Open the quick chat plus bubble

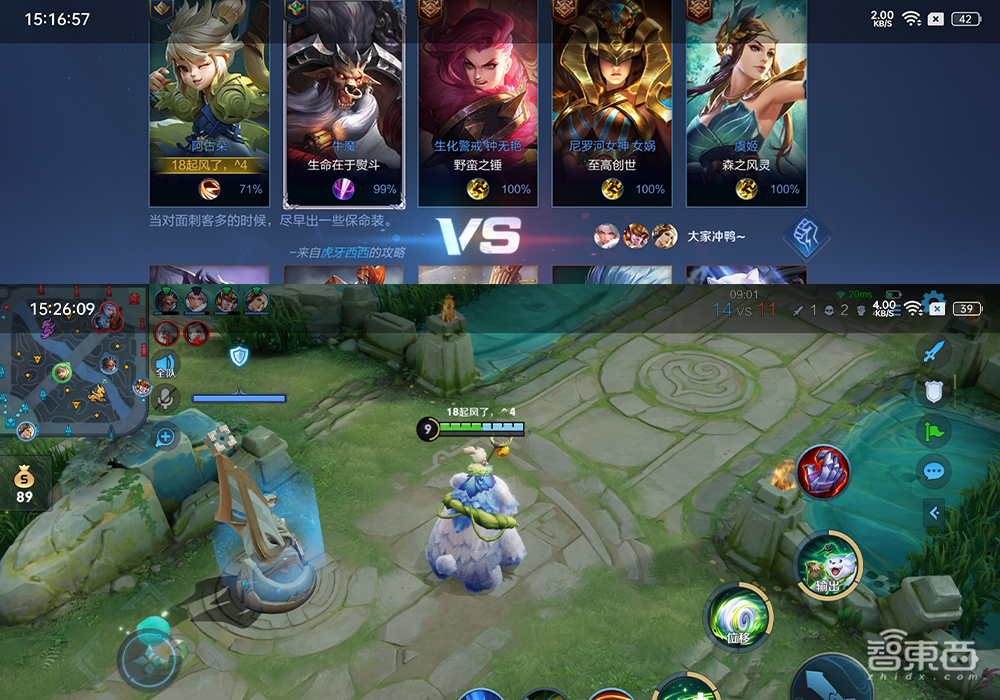pos(166,436)
